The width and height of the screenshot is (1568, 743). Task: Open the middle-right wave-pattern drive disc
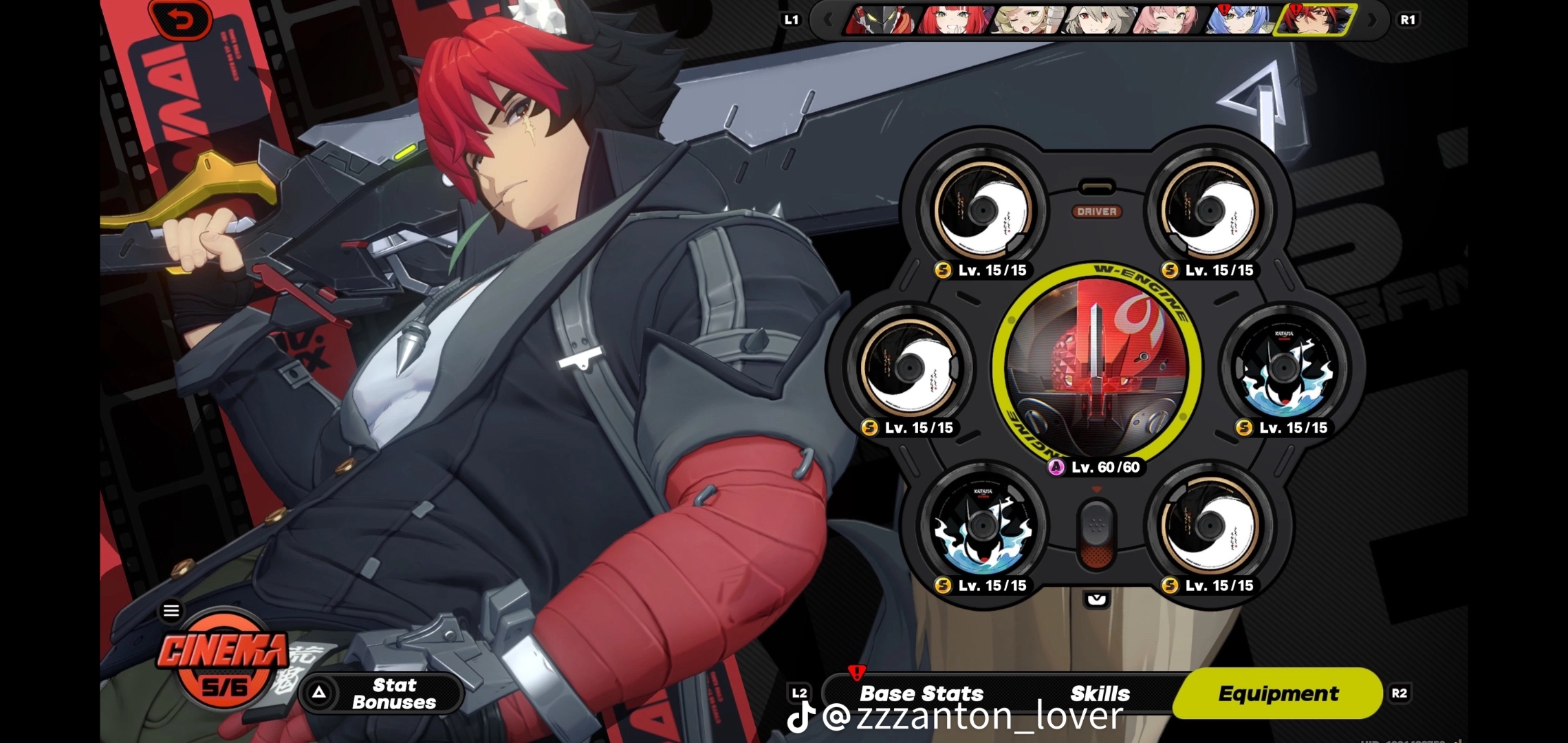click(1283, 368)
